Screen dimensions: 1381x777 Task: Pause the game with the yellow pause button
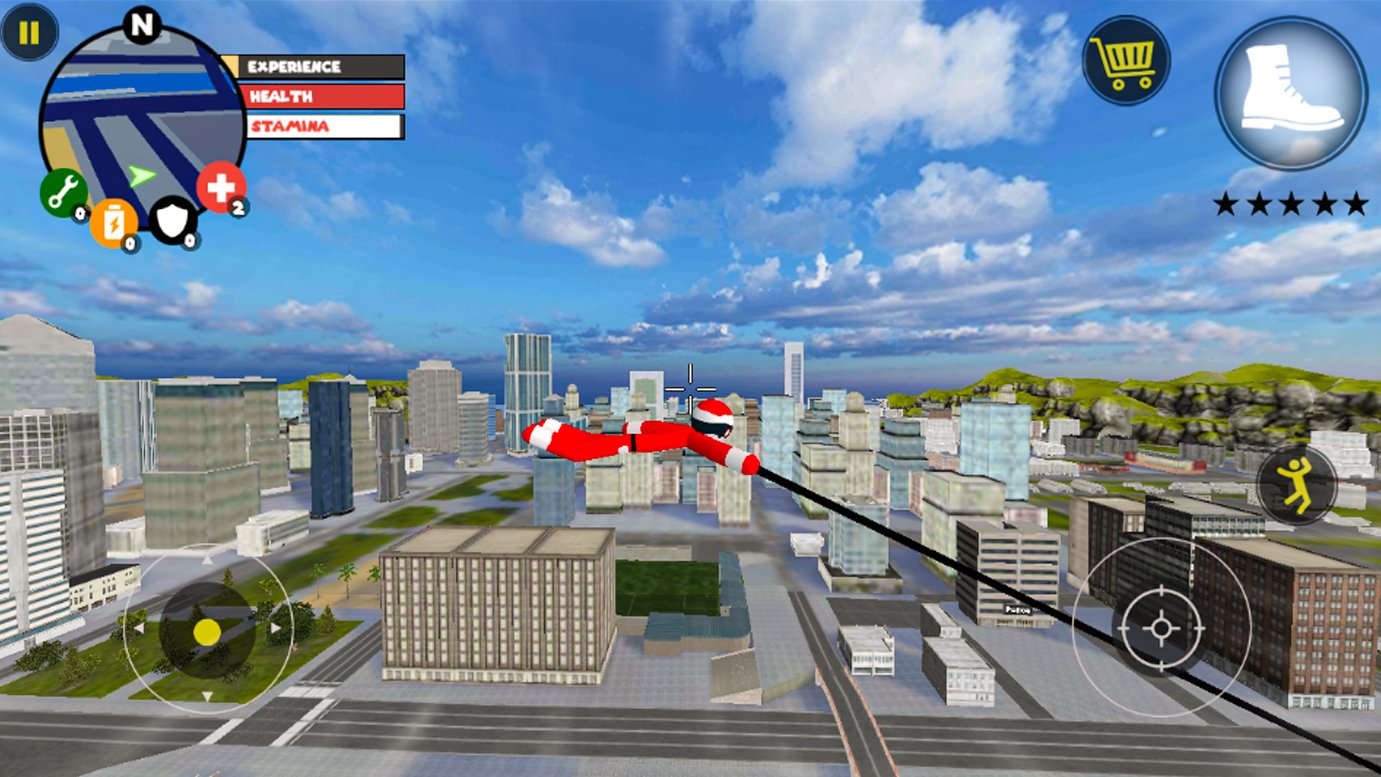click(x=29, y=33)
